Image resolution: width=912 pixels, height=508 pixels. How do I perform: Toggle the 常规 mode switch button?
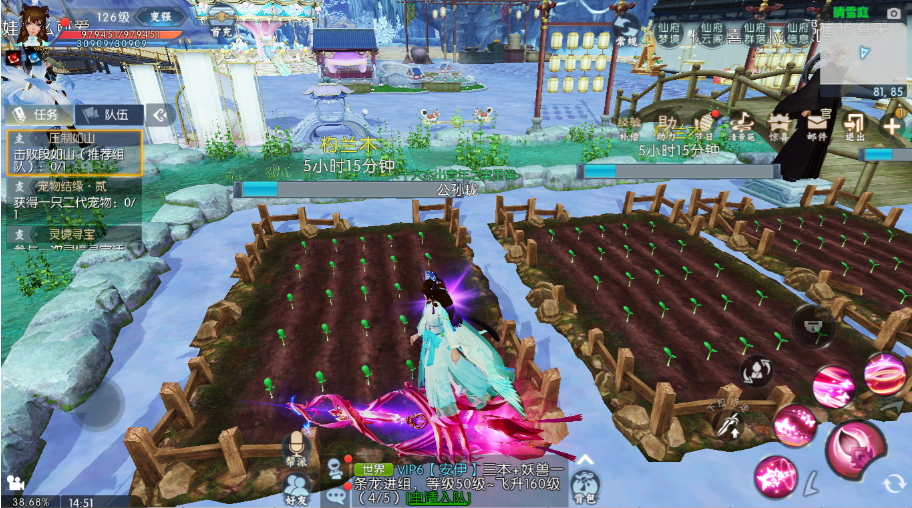click(627, 32)
